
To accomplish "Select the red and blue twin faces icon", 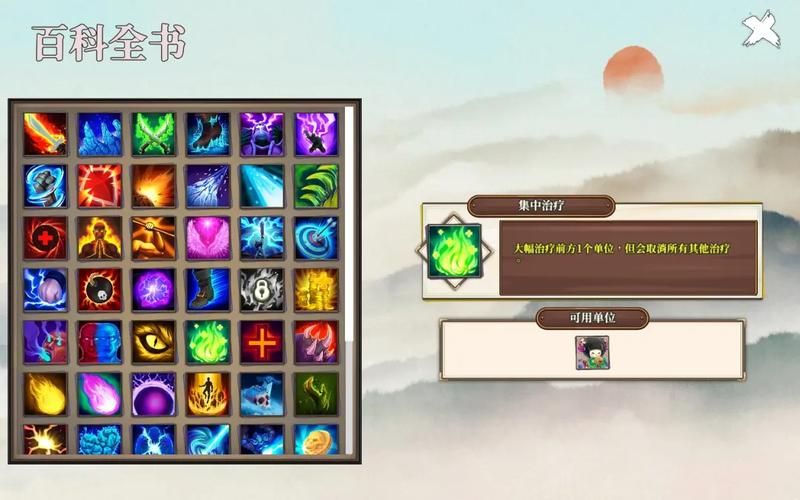I will tap(100, 342).
